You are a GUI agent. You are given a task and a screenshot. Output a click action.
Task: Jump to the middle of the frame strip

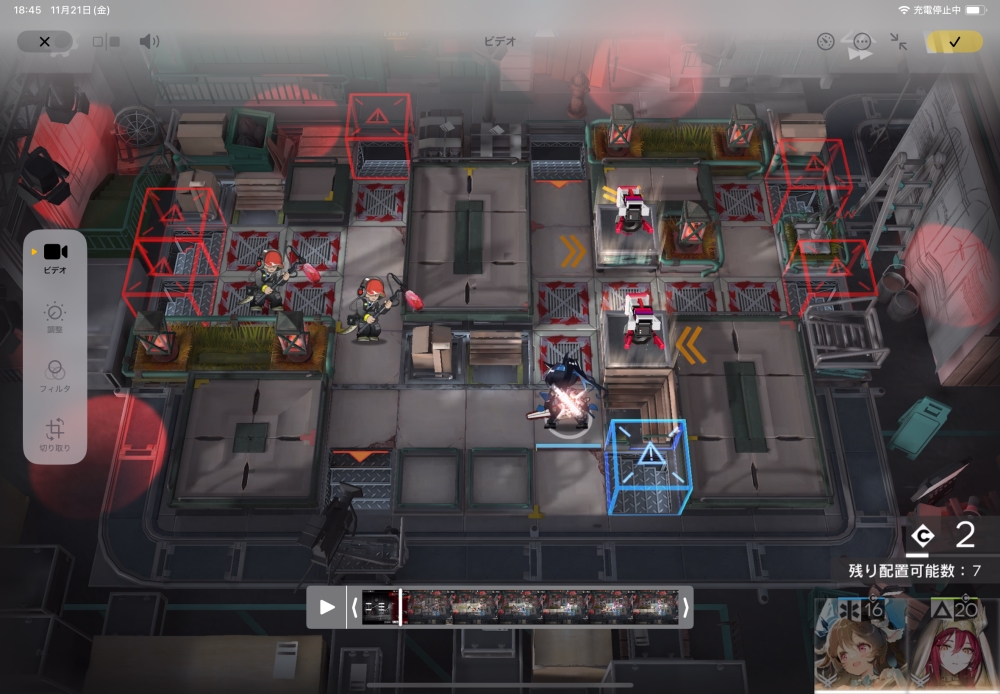tap(520, 607)
